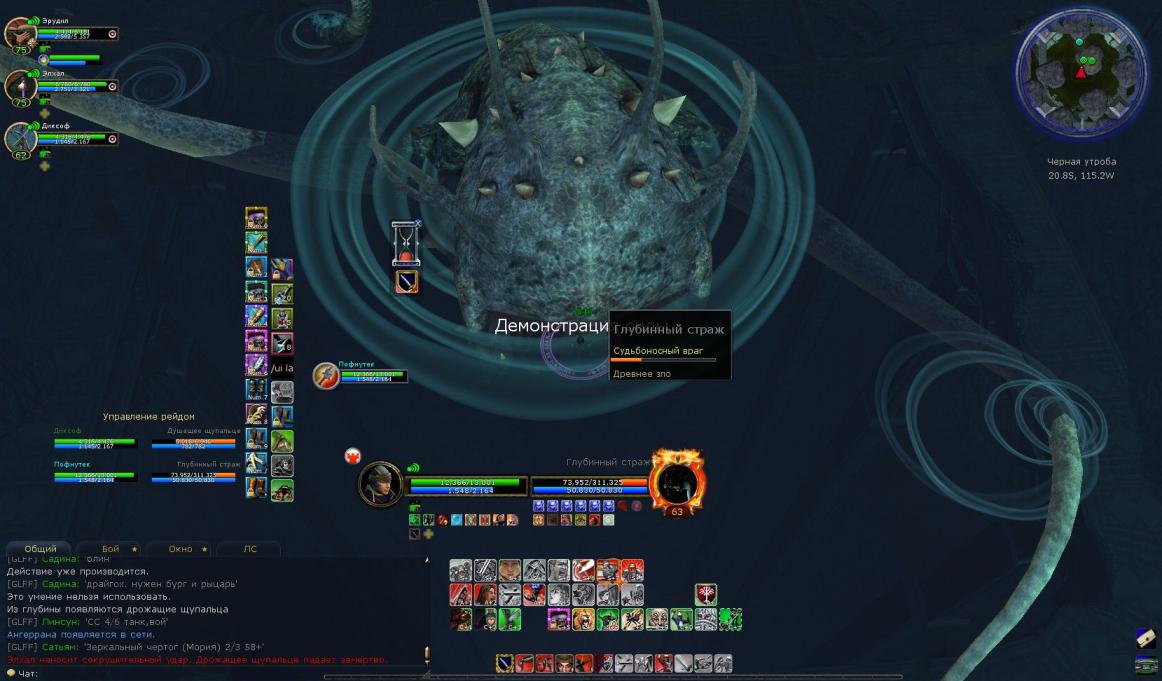Click the "/ui la" macro slot
The image size is (1162, 681).
pyautogui.click(x=282, y=367)
